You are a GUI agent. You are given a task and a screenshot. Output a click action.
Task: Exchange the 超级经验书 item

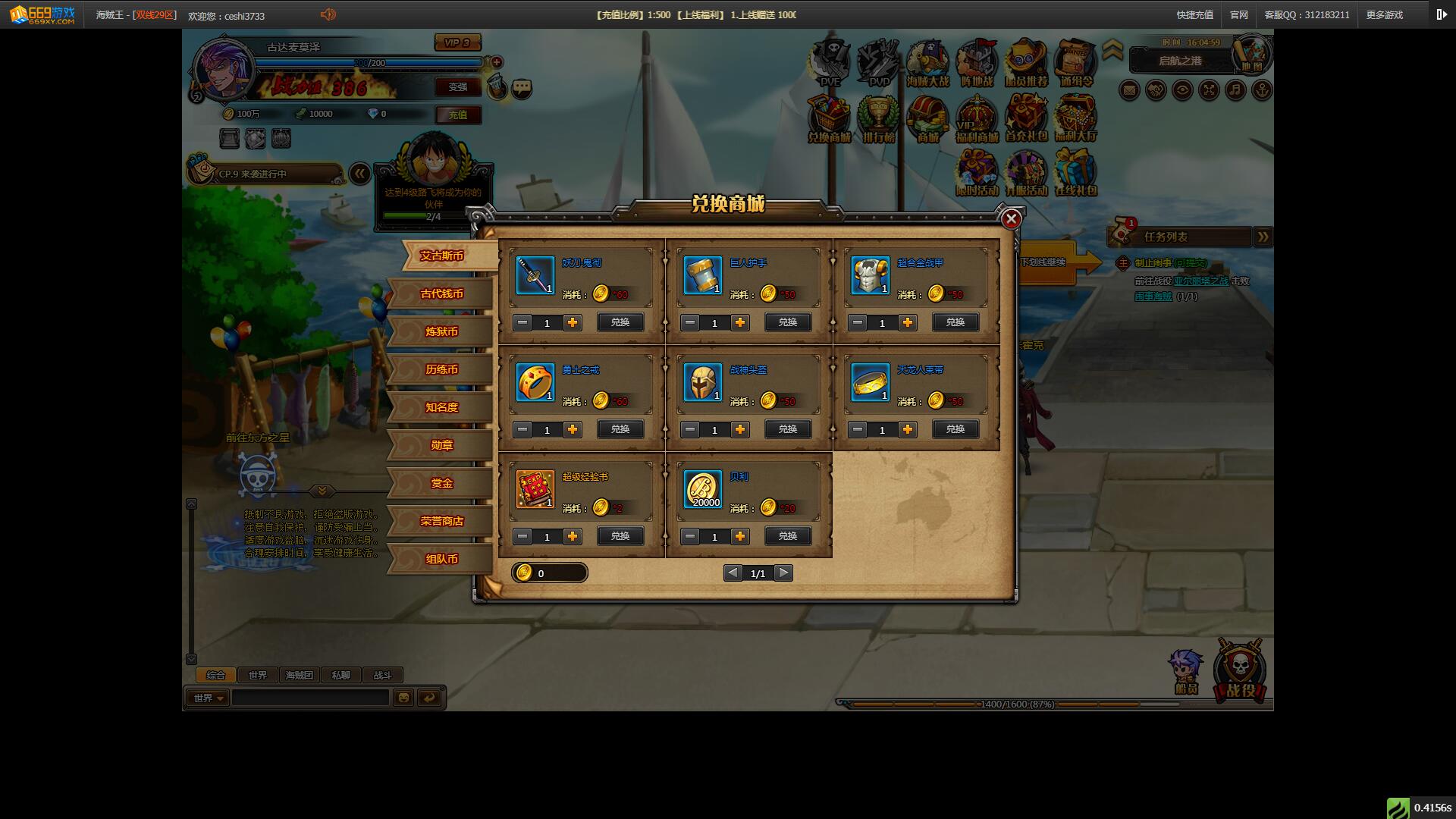(x=620, y=536)
